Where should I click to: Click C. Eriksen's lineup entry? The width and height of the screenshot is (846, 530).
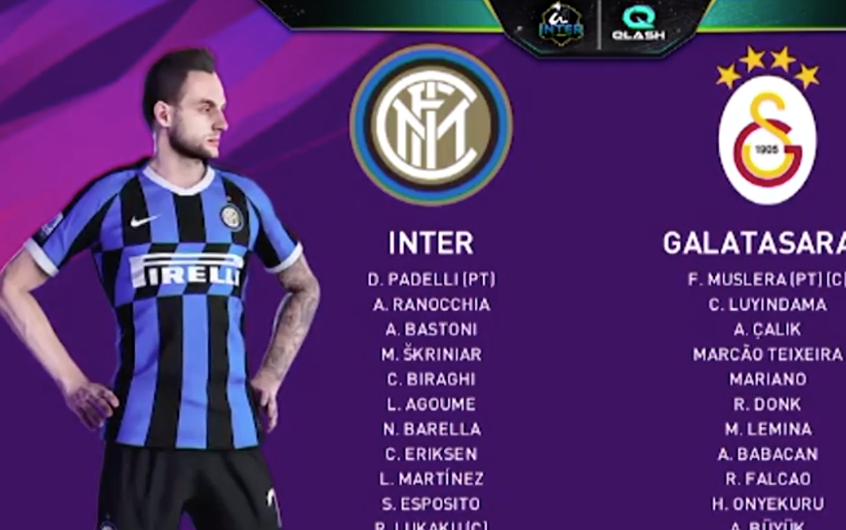pos(431,454)
